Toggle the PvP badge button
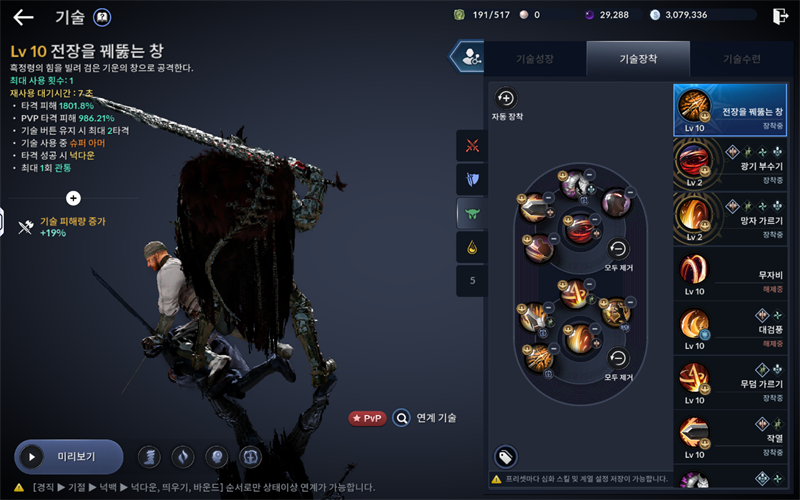The height and width of the screenshot is (500, 800). point(367,418)
